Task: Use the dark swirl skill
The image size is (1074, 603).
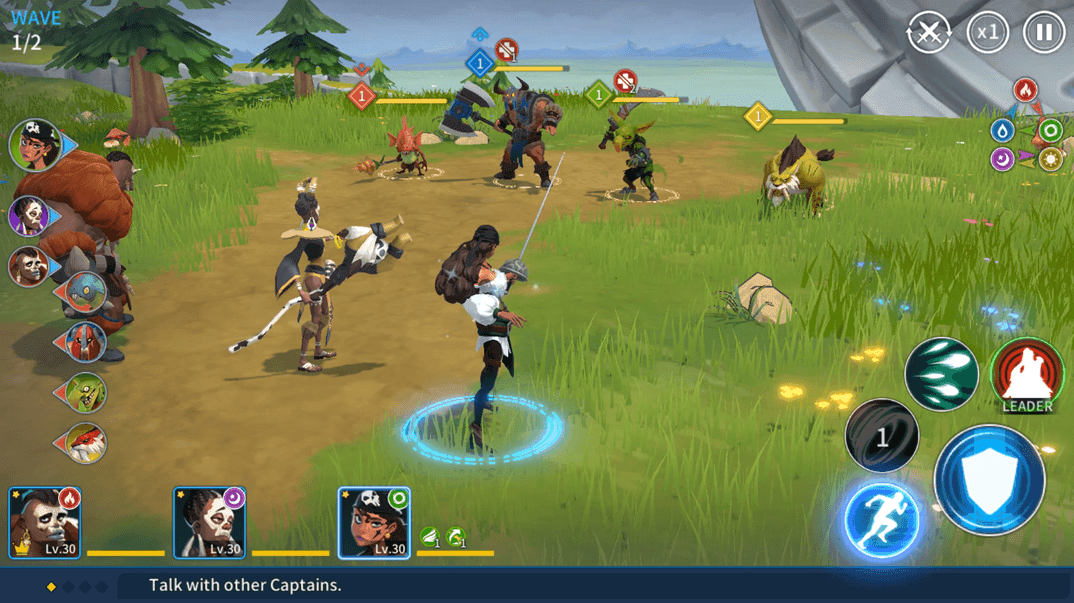Action: point(881,436)
